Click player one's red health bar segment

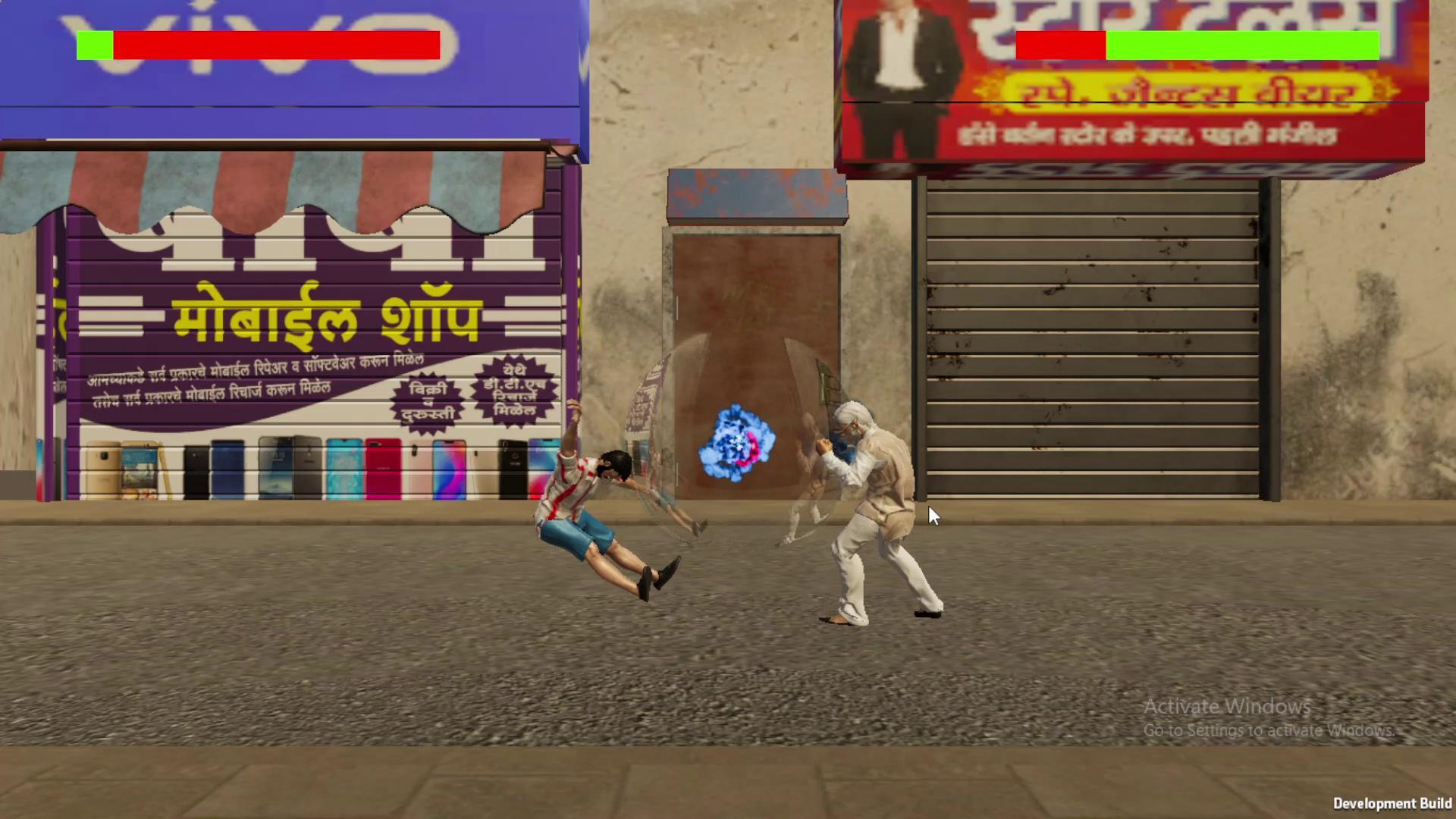pyautogui.click(x=277, y=44)
